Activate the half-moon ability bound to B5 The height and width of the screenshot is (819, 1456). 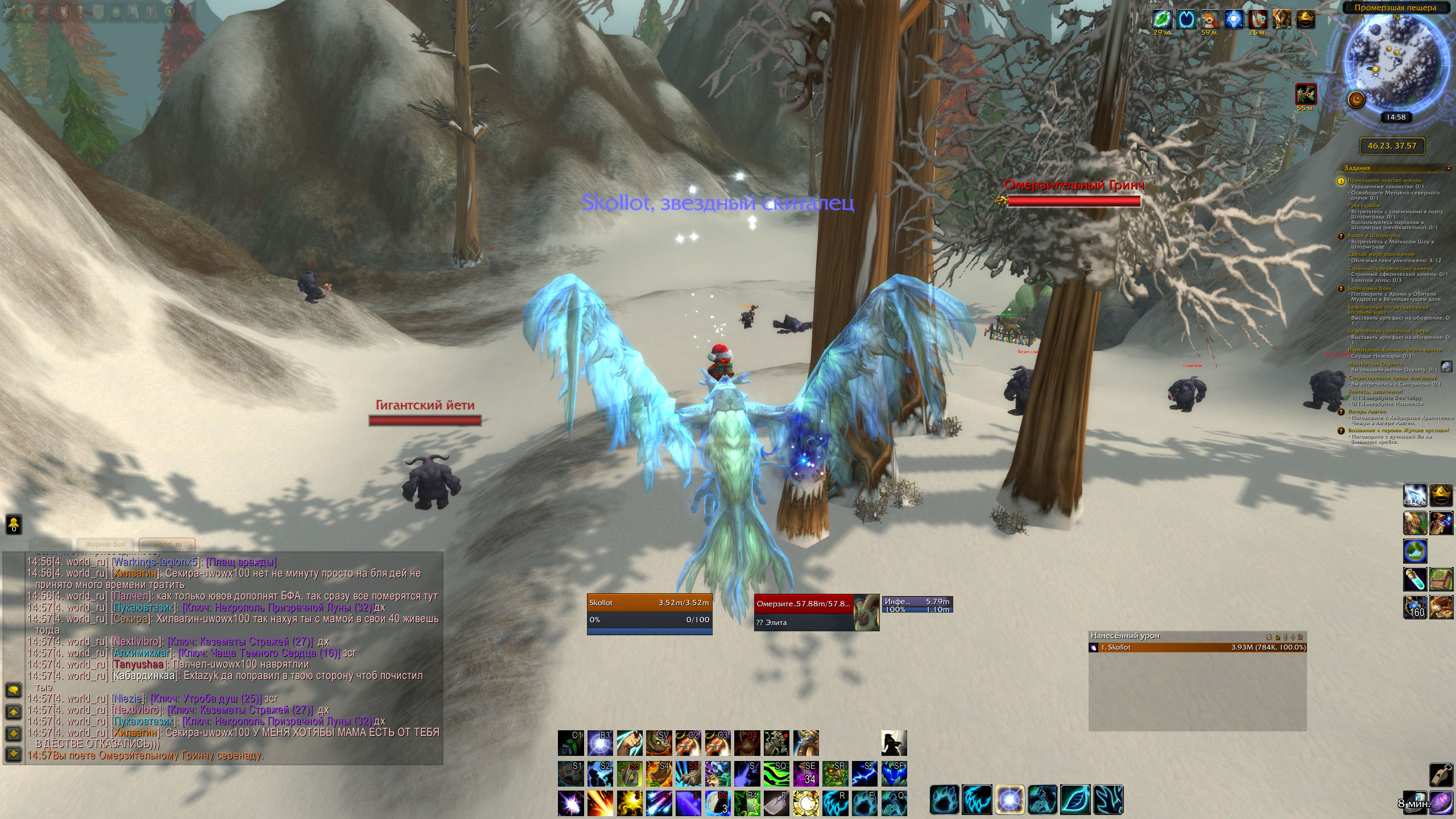[718, 803]
